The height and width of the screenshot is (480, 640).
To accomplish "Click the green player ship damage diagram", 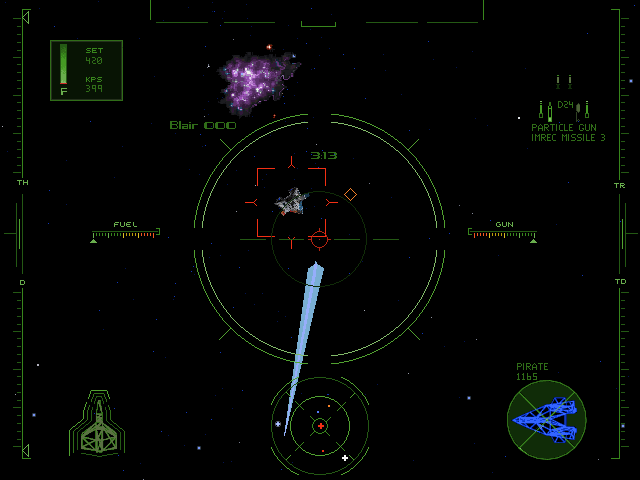I will coord(96,424).
